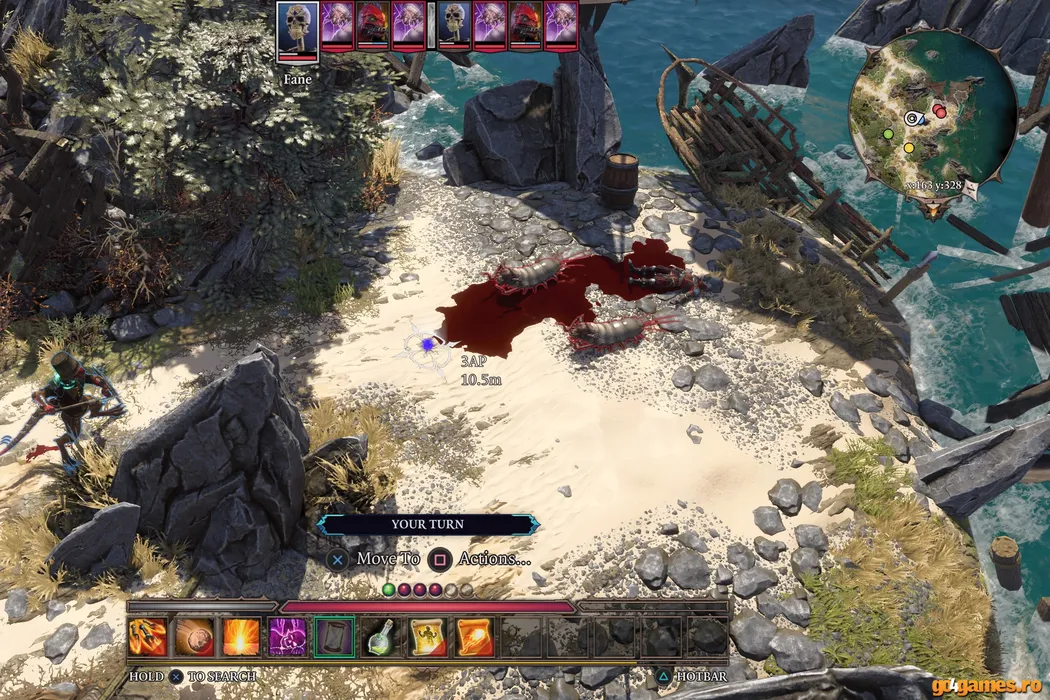Use the green potion flask
Image resolution: width=1050 pixels, height=700 pixels.
(381, 637)
